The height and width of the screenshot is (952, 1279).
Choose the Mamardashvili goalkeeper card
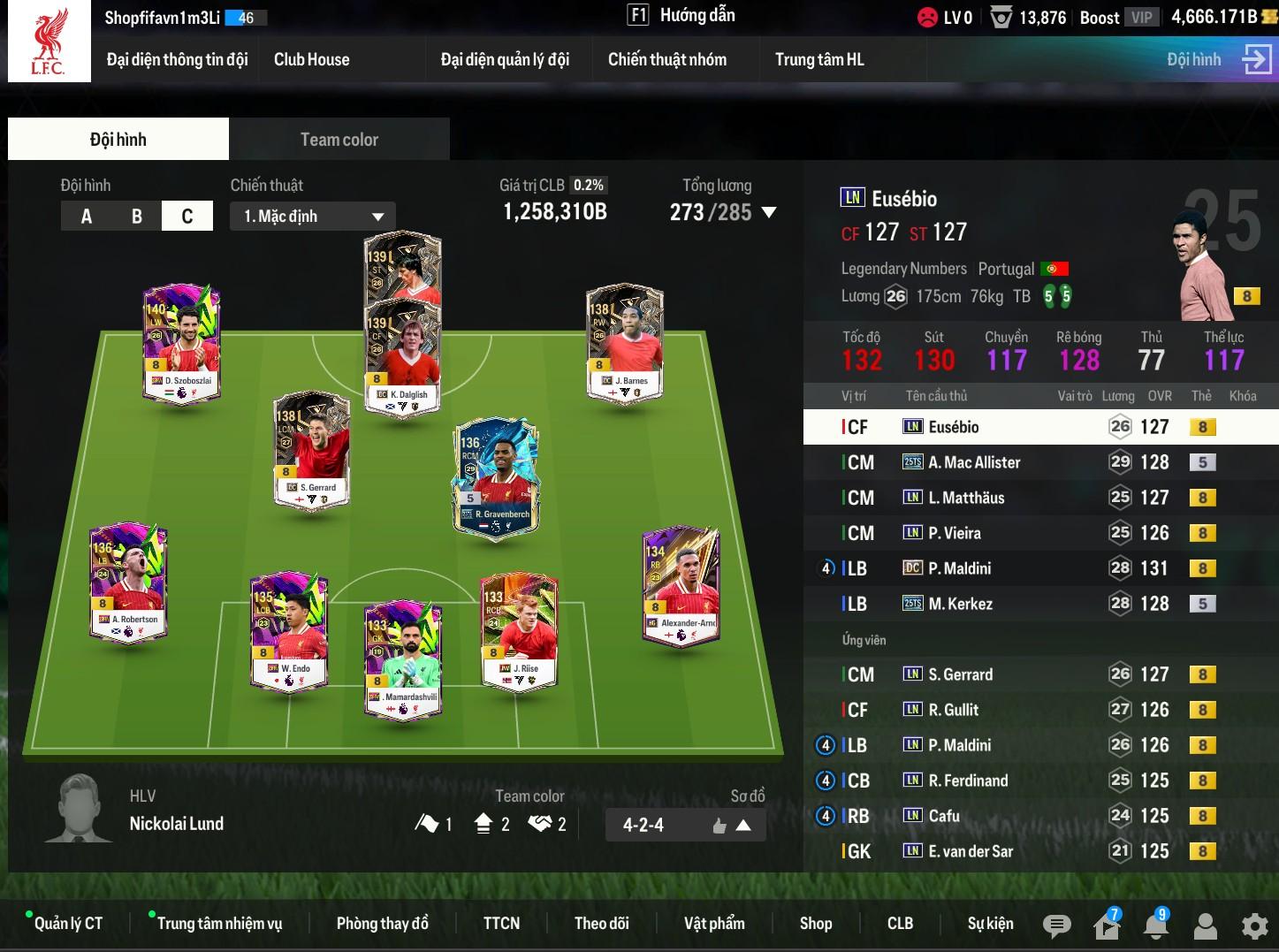pos(403,659)
